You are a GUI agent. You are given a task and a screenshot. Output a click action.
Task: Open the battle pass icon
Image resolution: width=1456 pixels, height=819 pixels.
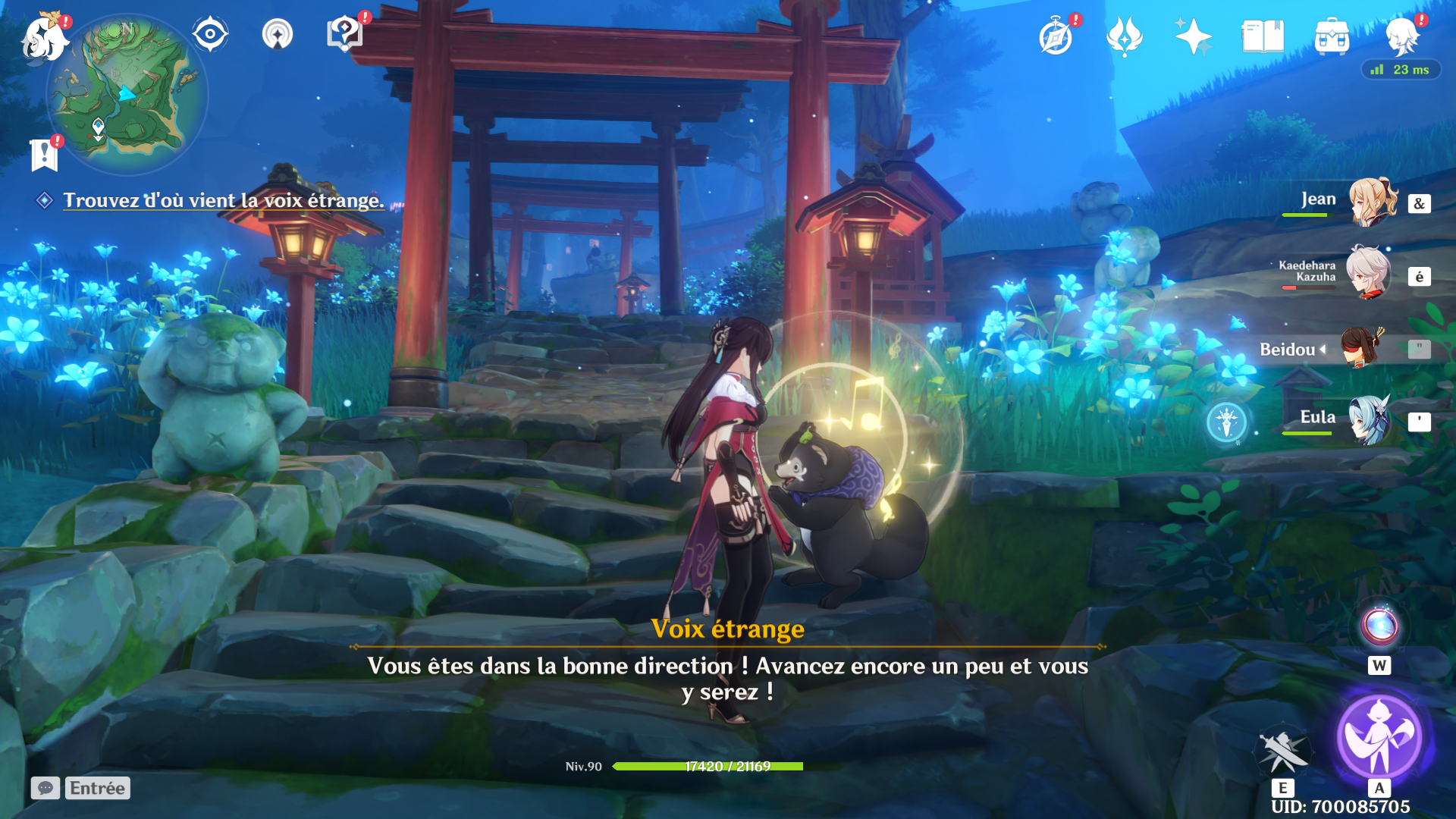tap(1124, 36)
